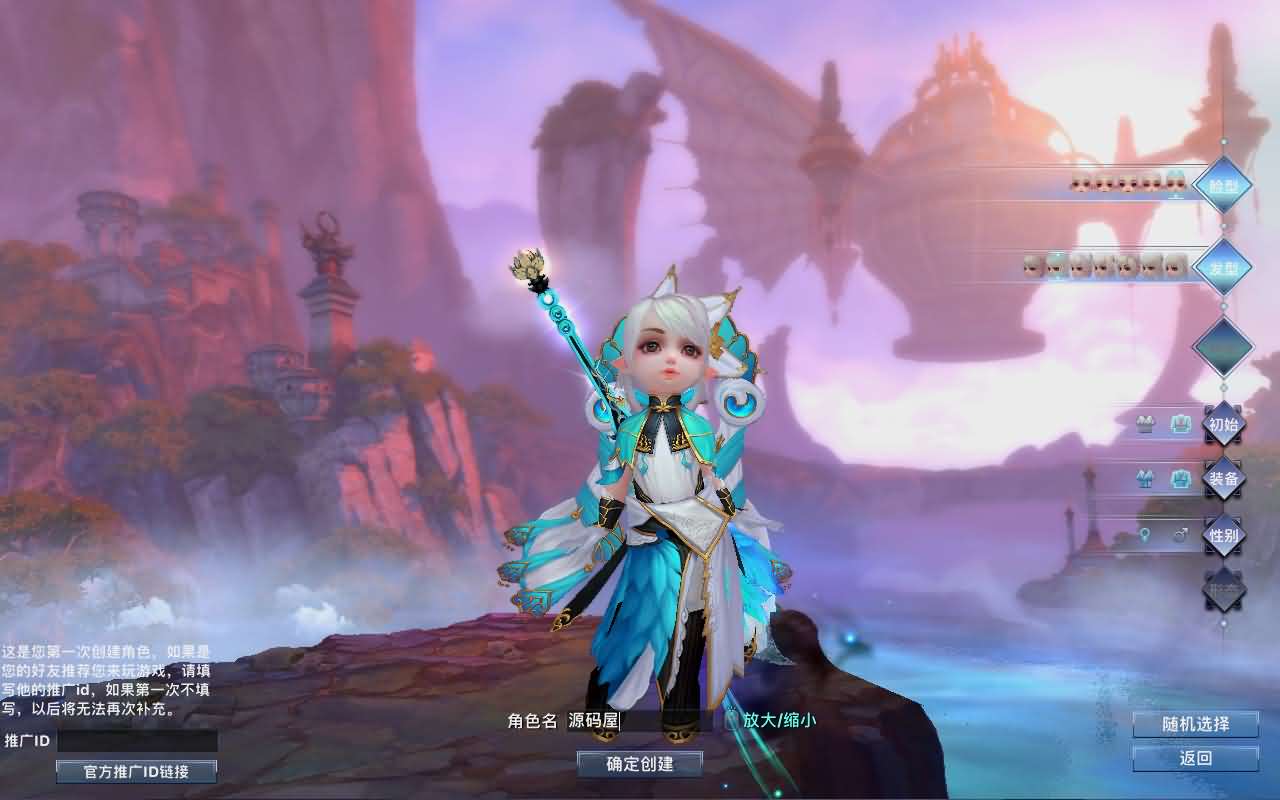This screenshot has height=800, width=1280.
Task: Expand the 脸型 face category panel
Action: pos(1224,185)
